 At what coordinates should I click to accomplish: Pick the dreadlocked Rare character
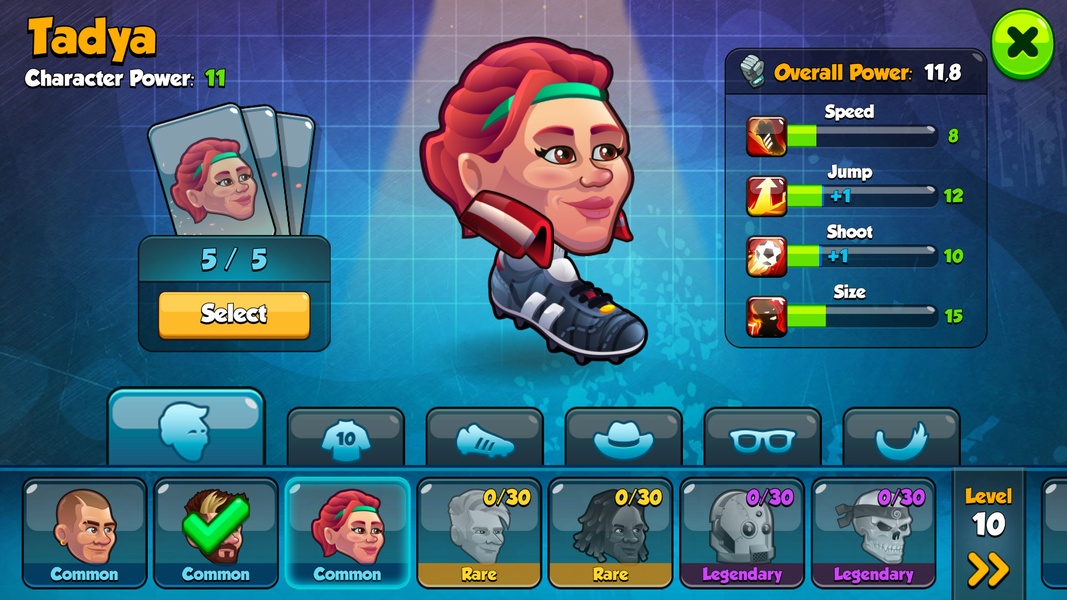(x=611, y=532)
